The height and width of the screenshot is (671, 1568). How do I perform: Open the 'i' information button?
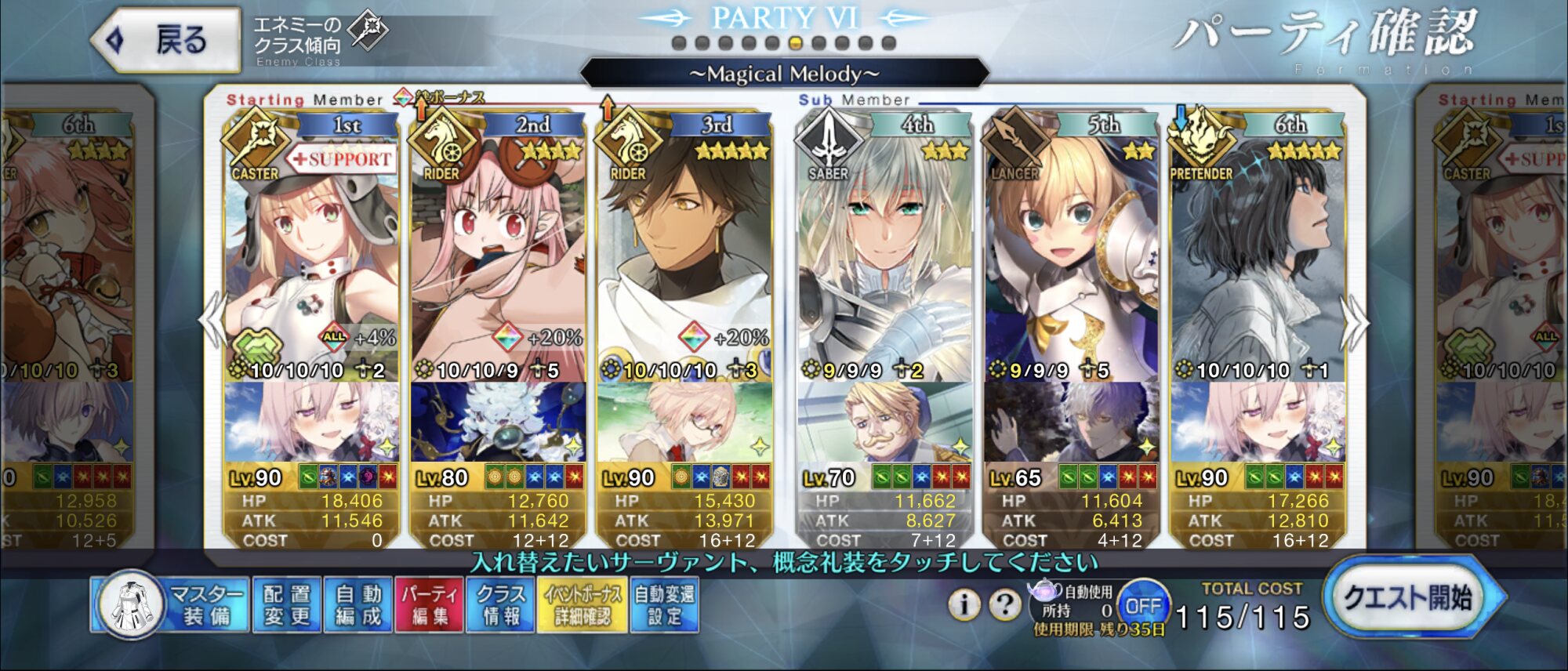tap(964, 604)
